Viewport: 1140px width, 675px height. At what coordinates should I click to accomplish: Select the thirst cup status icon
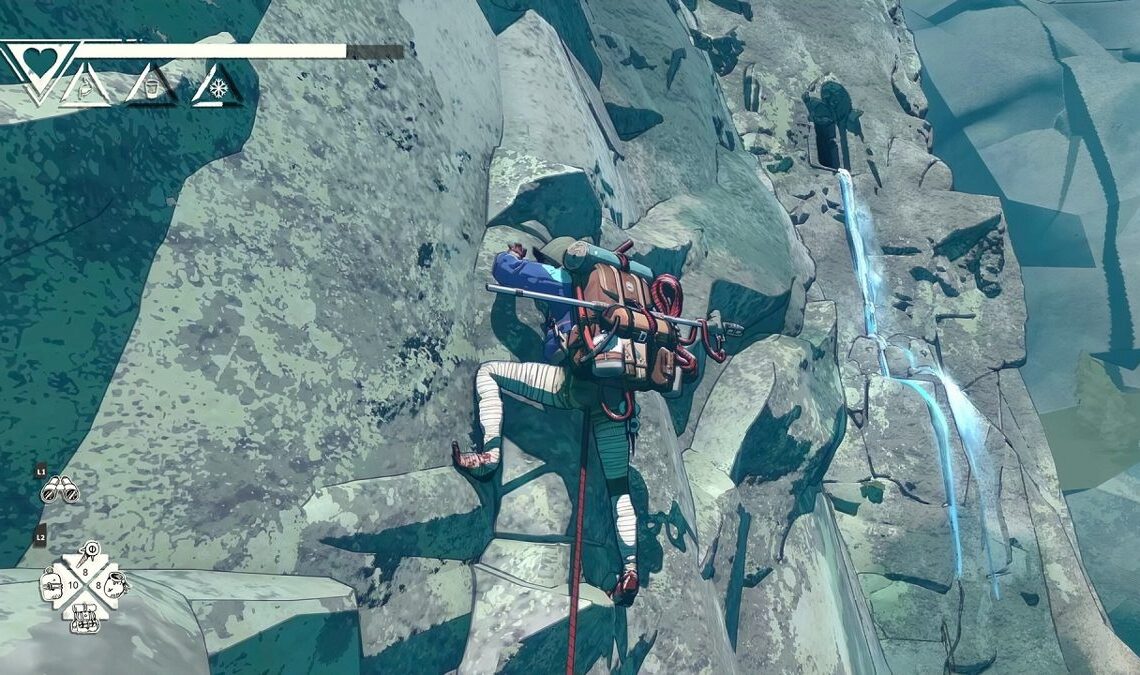pos(151,88)
